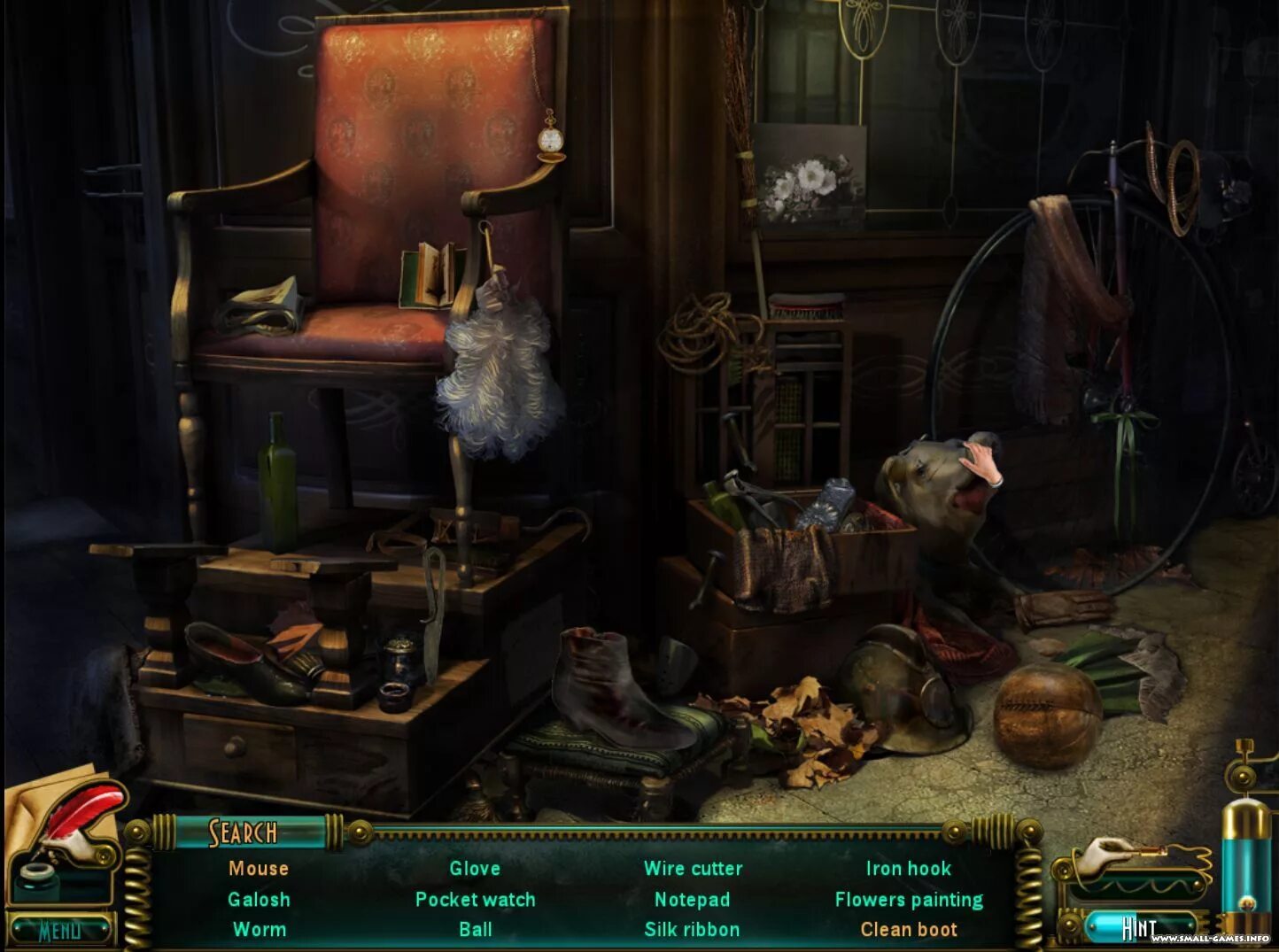
Task: Click the Silk ribbon entry
Action: click(692, 930)
